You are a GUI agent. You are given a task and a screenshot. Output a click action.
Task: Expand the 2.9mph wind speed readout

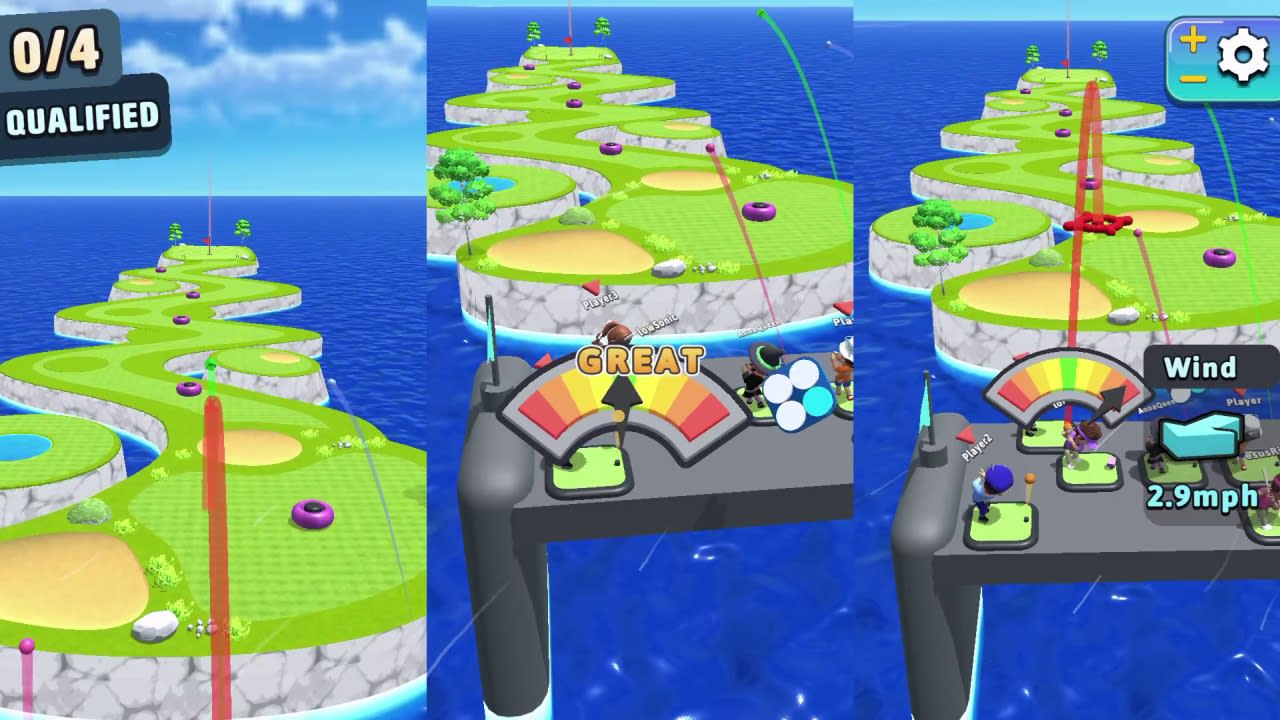1202,495
